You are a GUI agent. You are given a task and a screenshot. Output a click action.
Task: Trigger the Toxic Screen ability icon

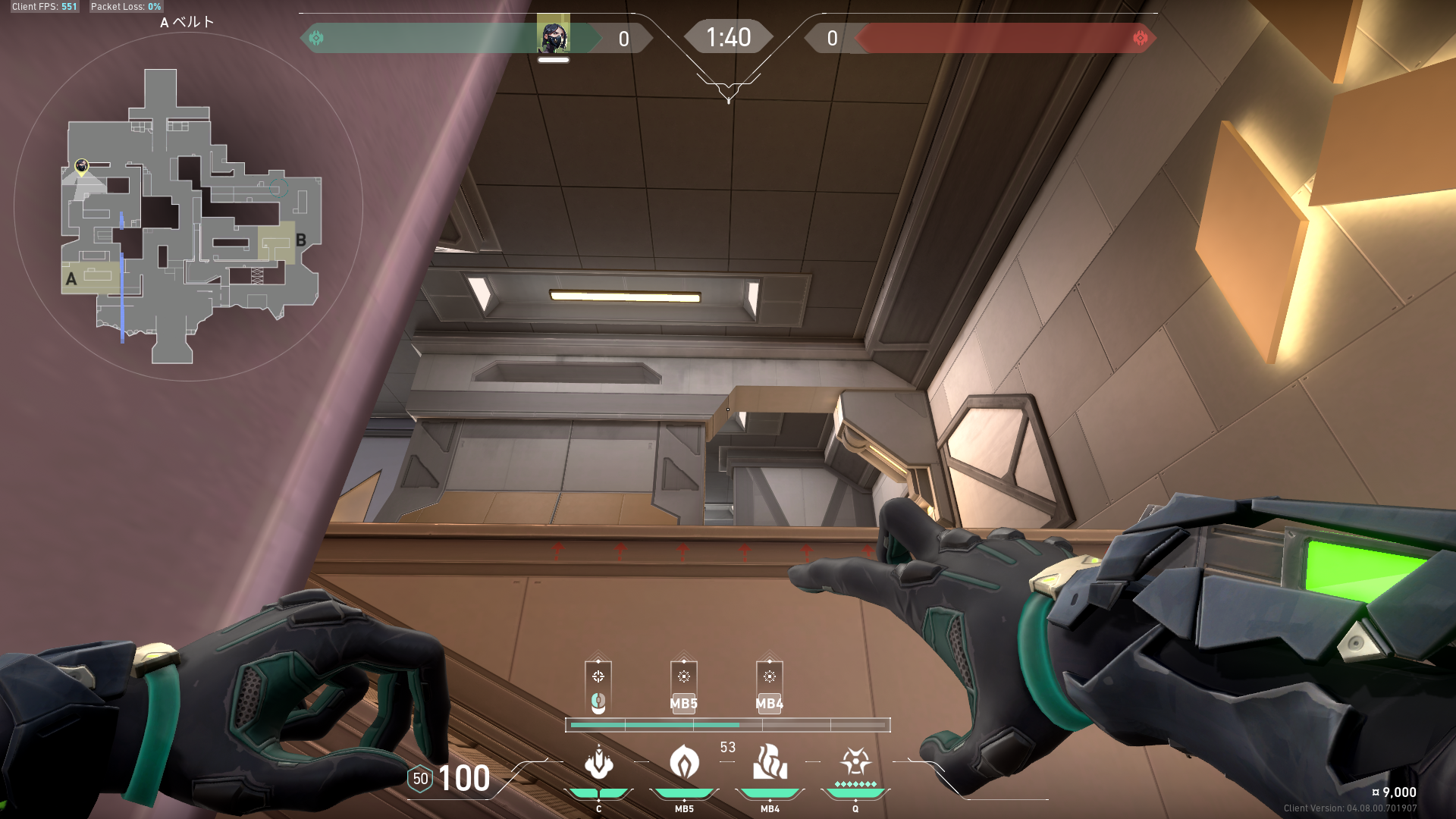[x=770, y=762]
